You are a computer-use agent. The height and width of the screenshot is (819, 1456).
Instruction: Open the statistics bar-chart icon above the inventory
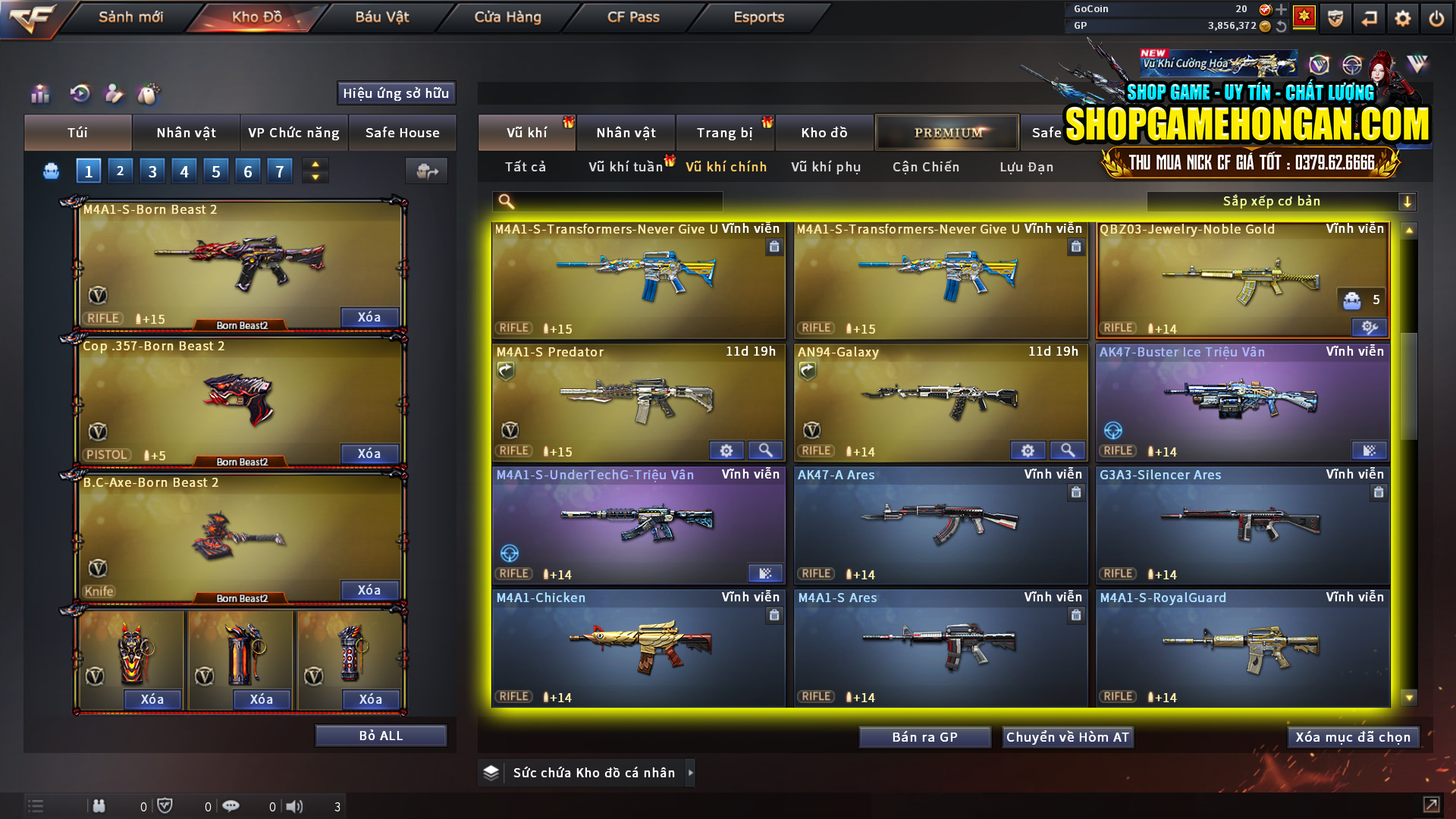39,94
